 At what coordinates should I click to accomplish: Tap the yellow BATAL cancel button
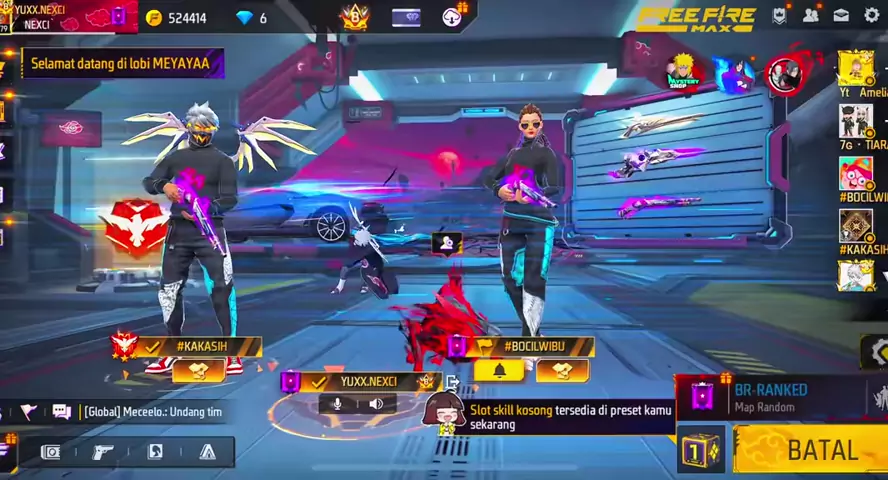[x=810, y=450]
